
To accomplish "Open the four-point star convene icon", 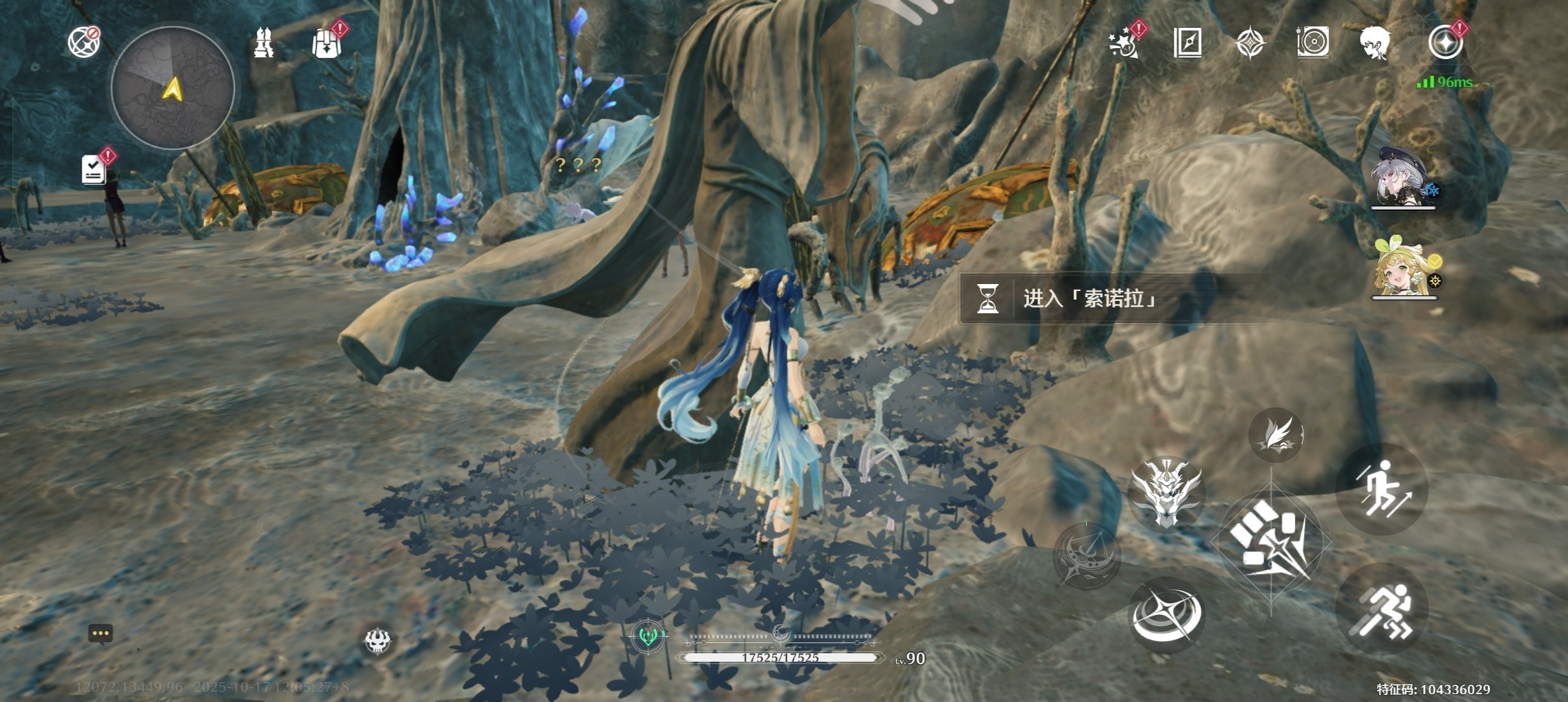I will (1250, 44).
